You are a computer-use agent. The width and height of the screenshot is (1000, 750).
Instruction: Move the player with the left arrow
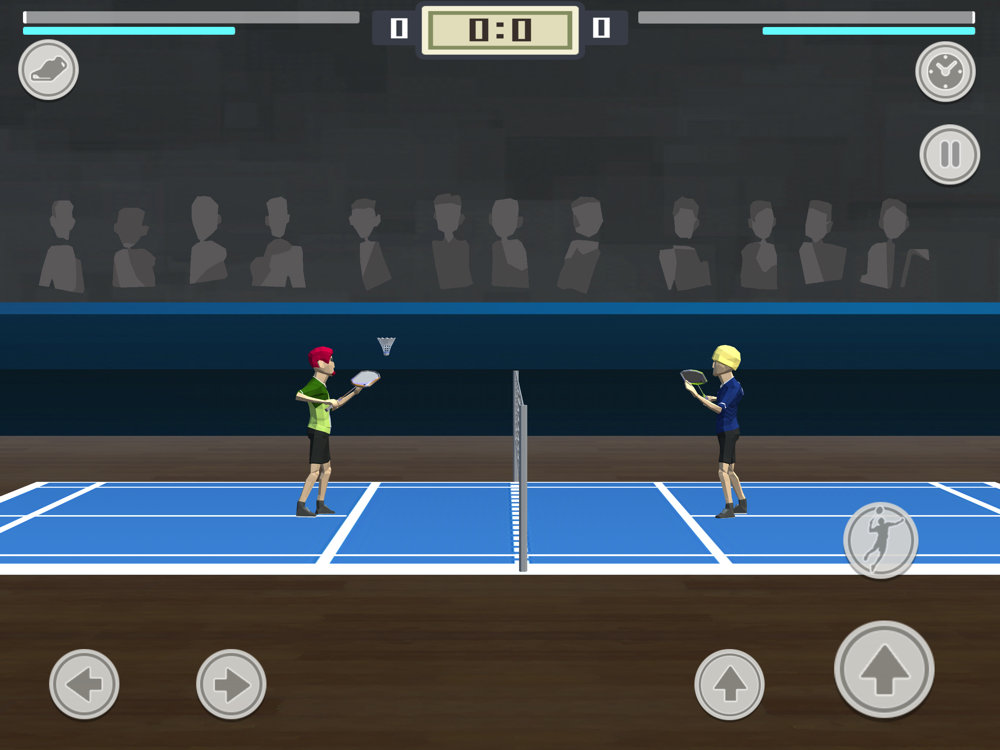84,685
